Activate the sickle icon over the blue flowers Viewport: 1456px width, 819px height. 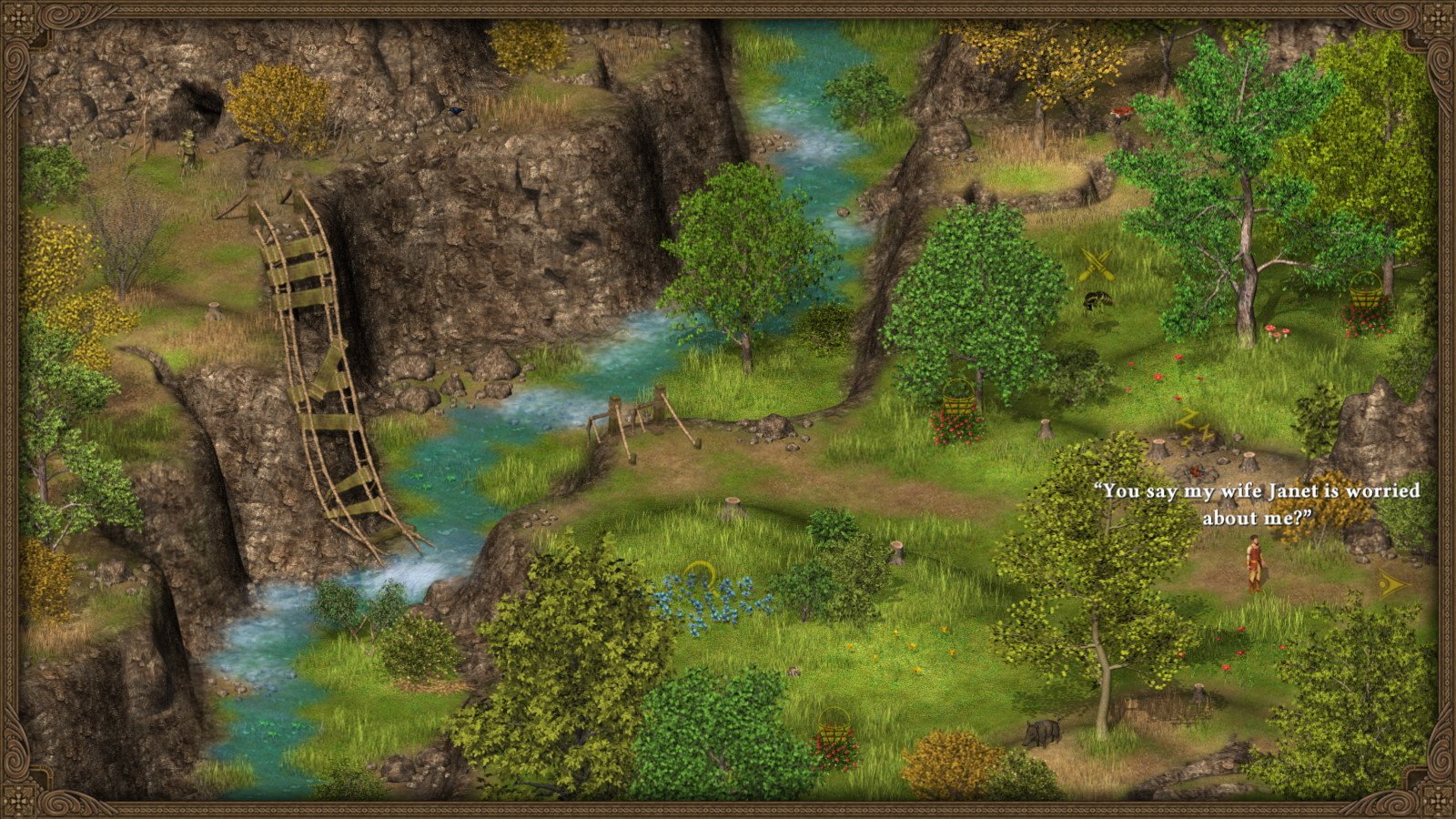coord(699,573)
